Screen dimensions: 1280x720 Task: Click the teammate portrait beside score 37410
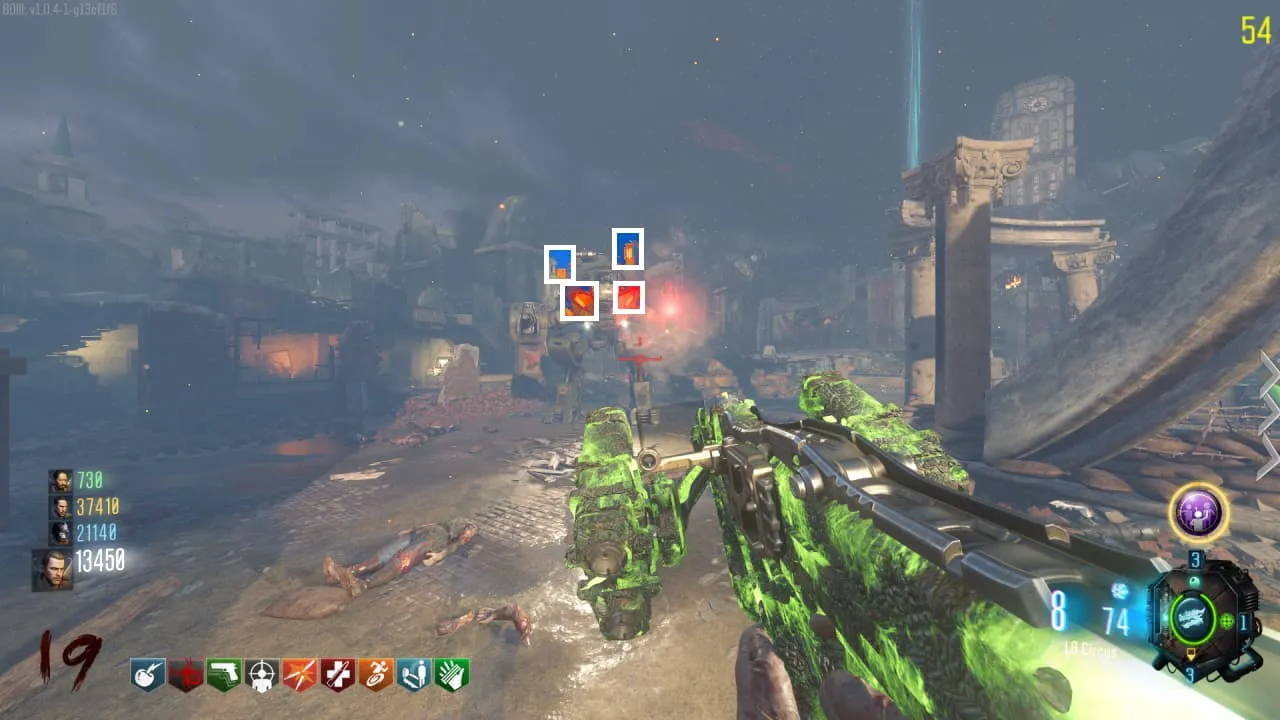coord(60,507)
